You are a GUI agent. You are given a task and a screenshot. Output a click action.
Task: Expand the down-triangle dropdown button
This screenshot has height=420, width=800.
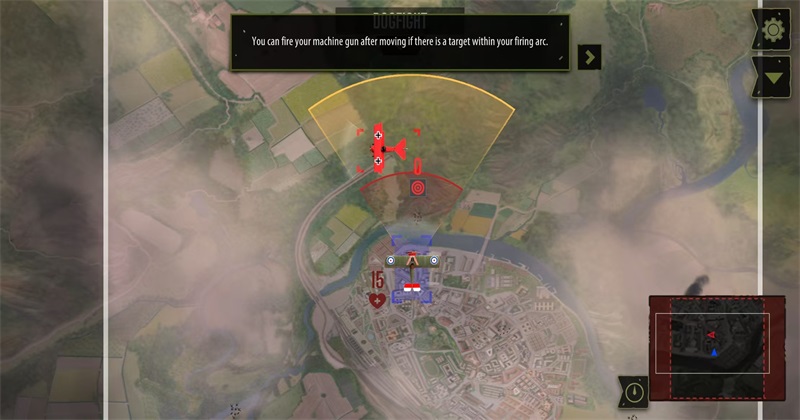tap(772, 76)
